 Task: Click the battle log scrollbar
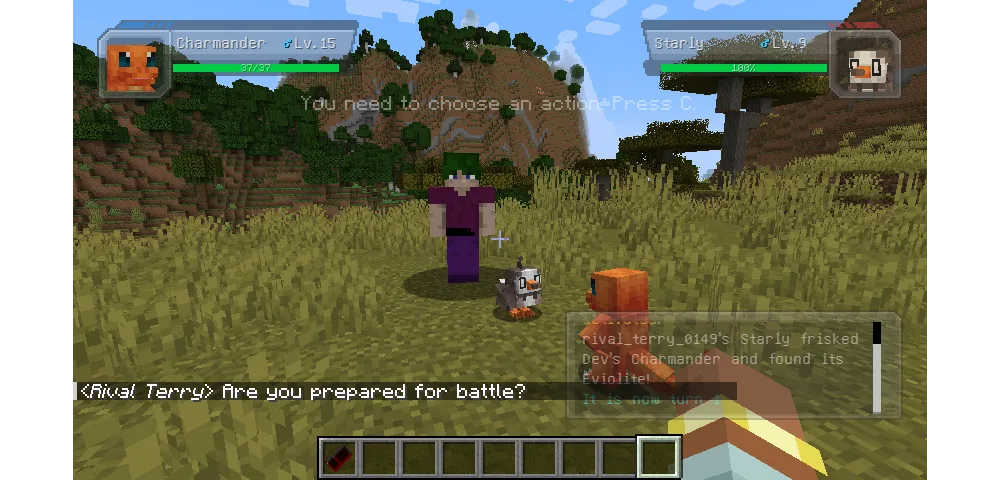click(x=877, y=367)
